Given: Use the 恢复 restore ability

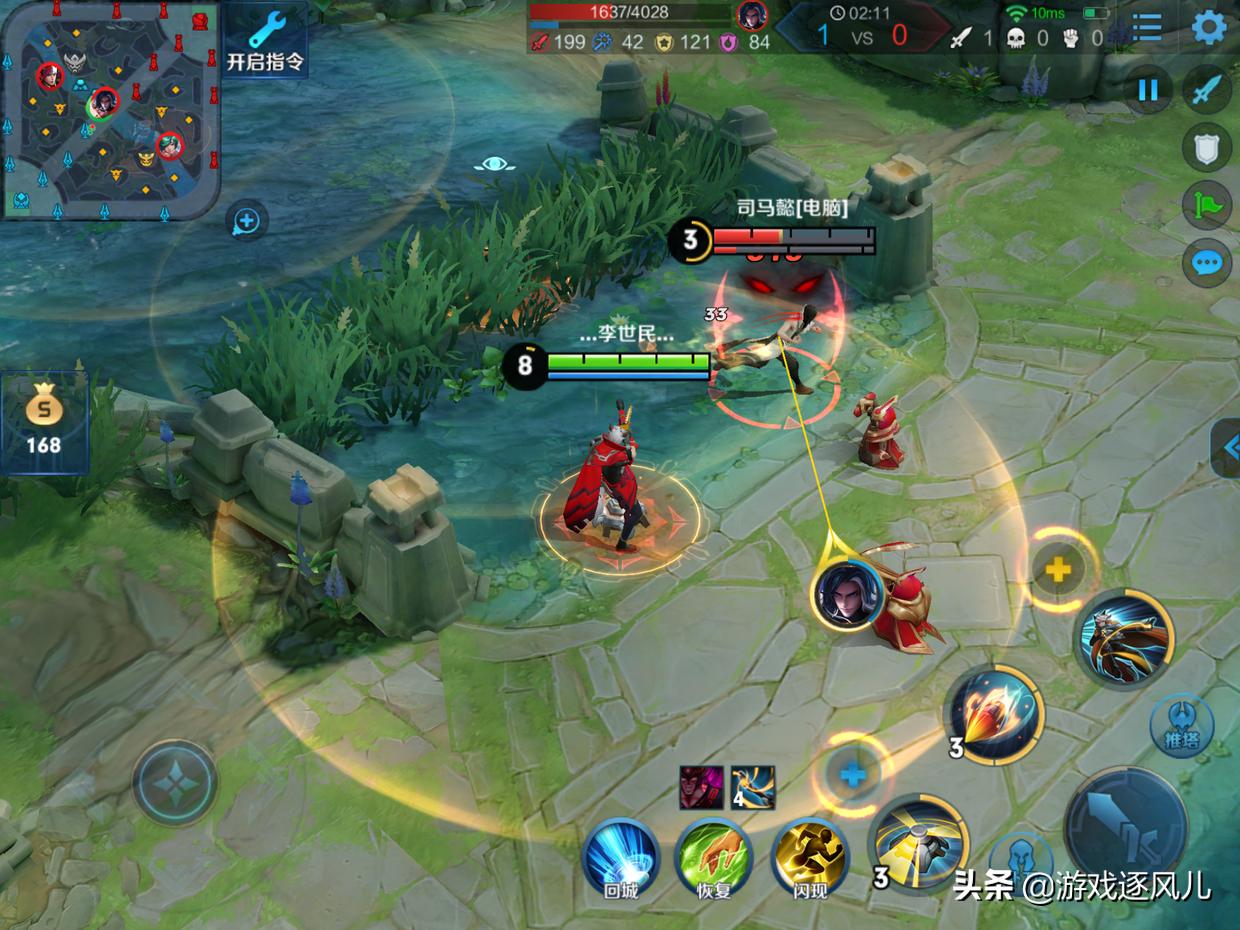Looking at the screenshot, I should [x=714, y=856].
